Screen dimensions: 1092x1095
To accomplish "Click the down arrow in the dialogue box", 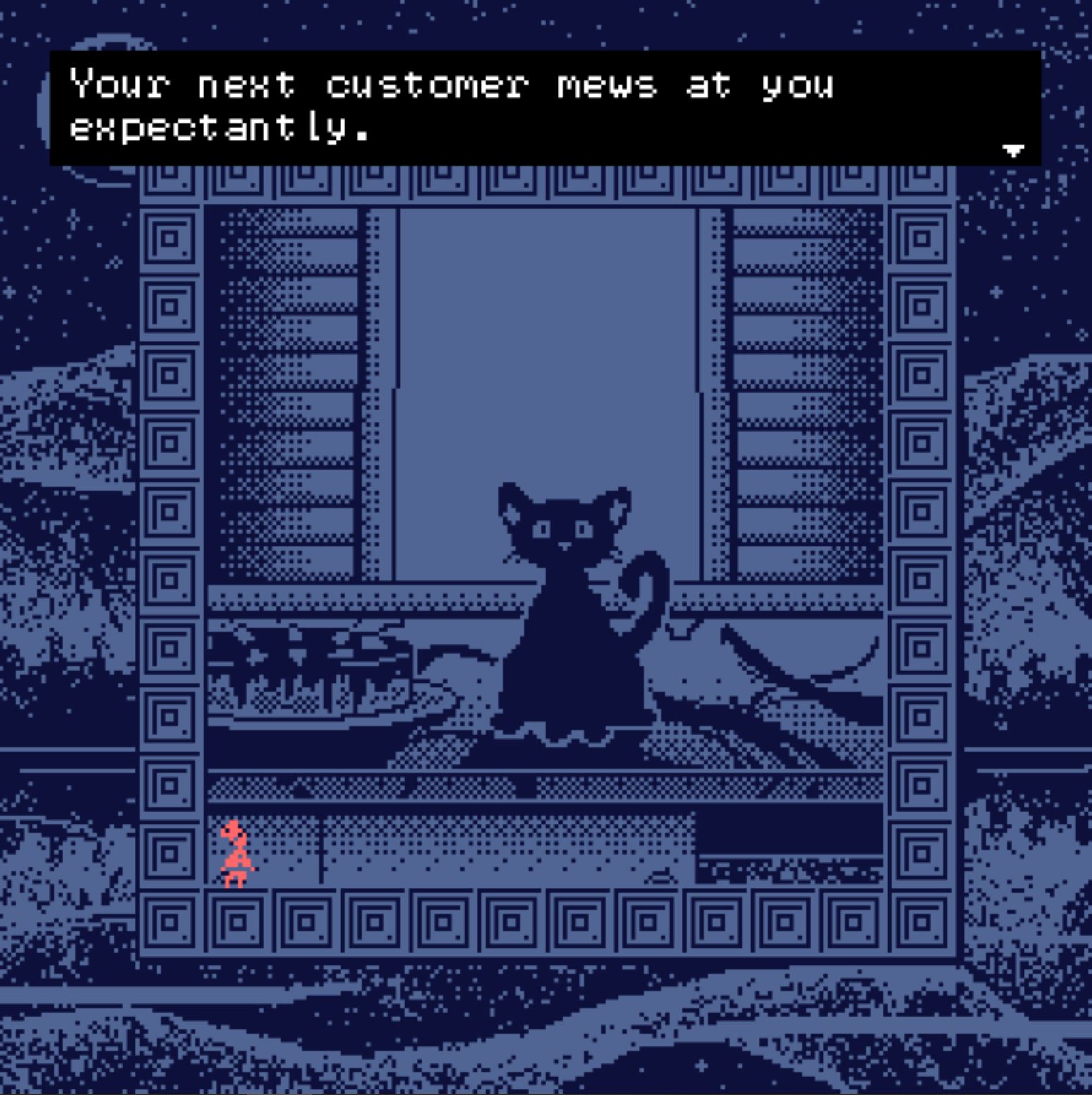I will pyautogui.click(x=1013, y=149).
